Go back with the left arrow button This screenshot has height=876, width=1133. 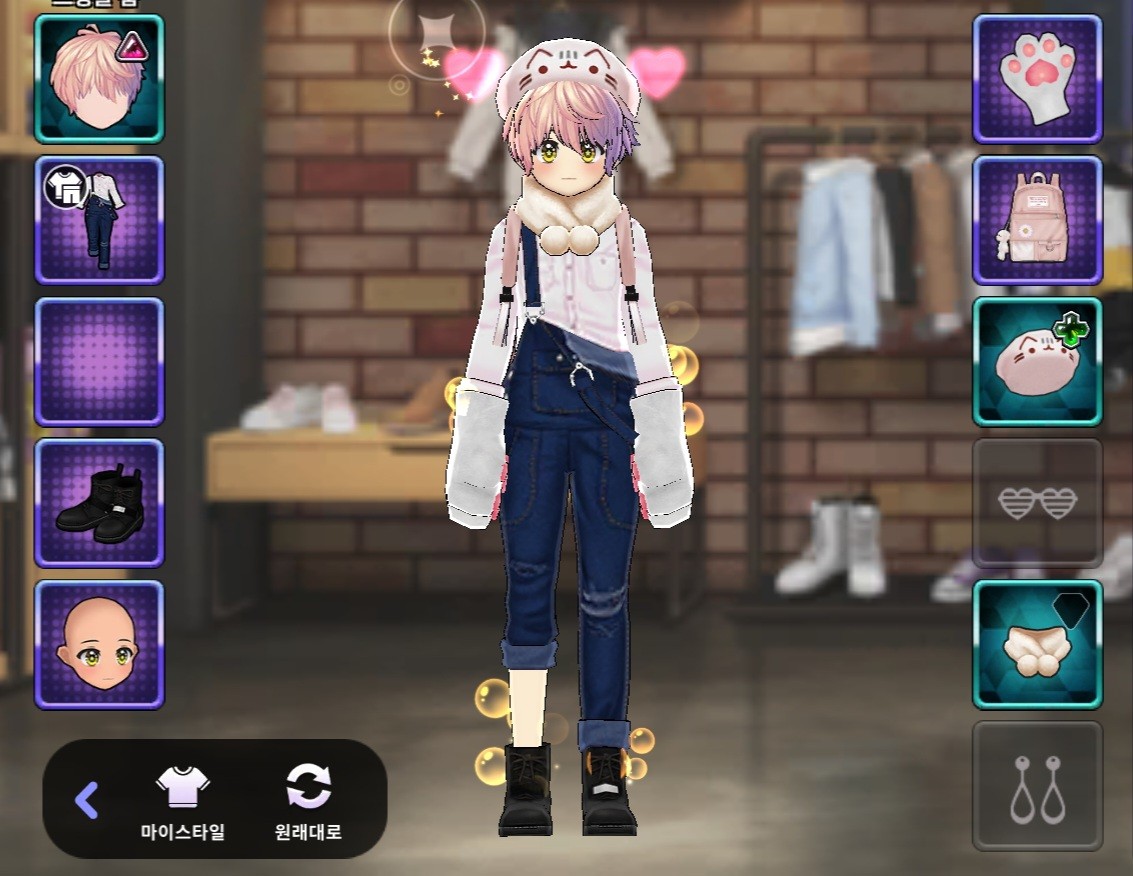tap(87, 799)
